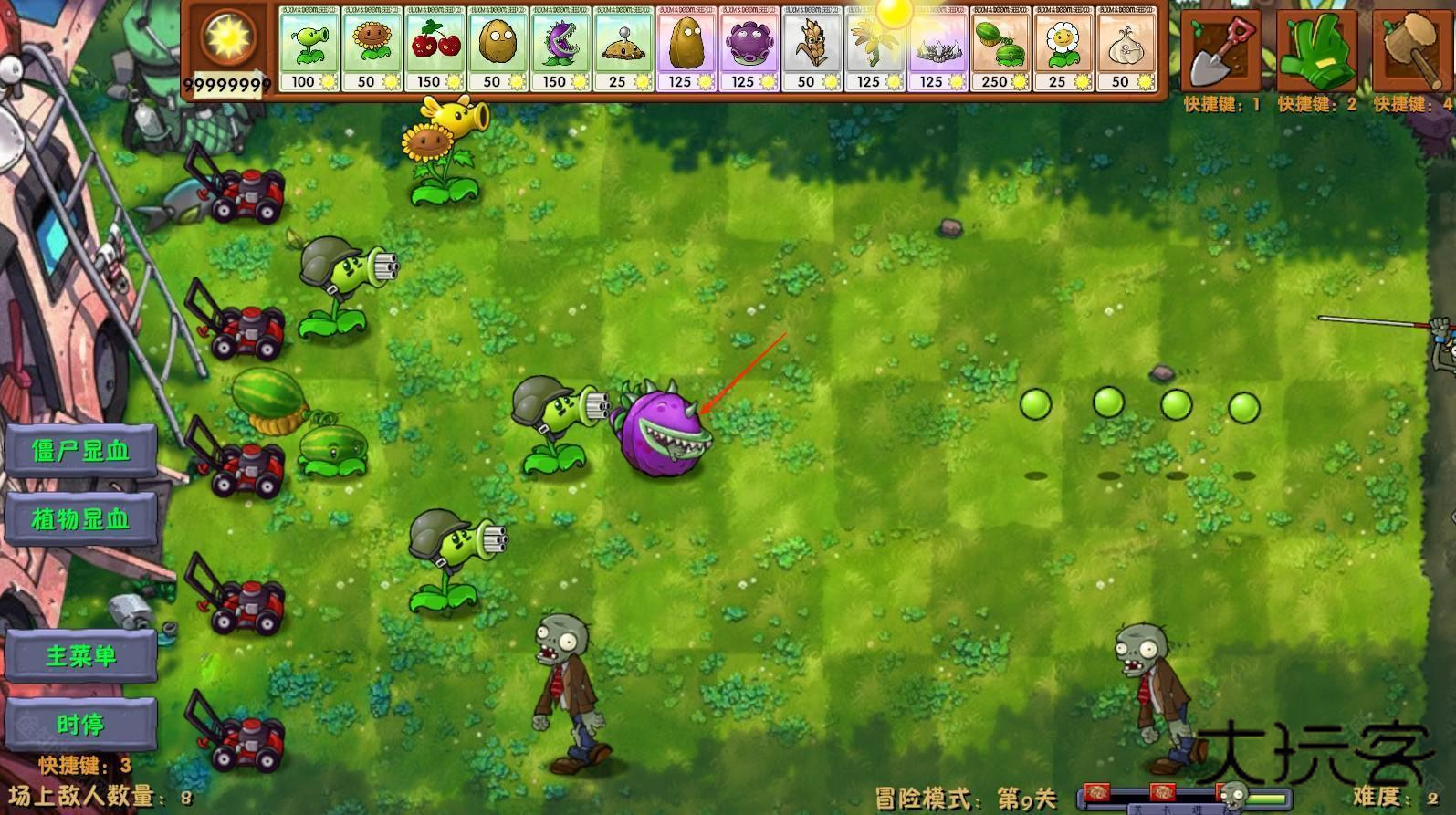The width and height of the screenshot is (1456, 815).
Task: Select the mallet tool
Action: (x=1413, y=50)
